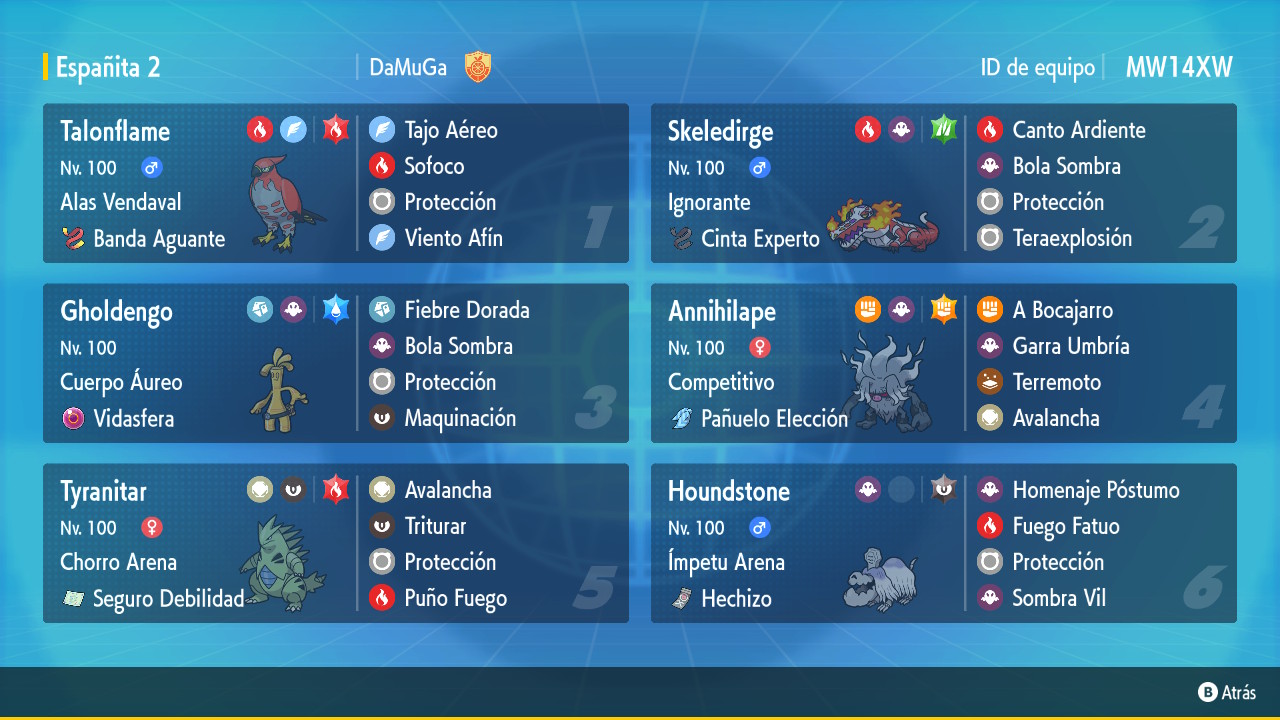1280x720 pixels.
Task: Select Annihilape's Pañuelo Elección item
Action: [773, 419]
